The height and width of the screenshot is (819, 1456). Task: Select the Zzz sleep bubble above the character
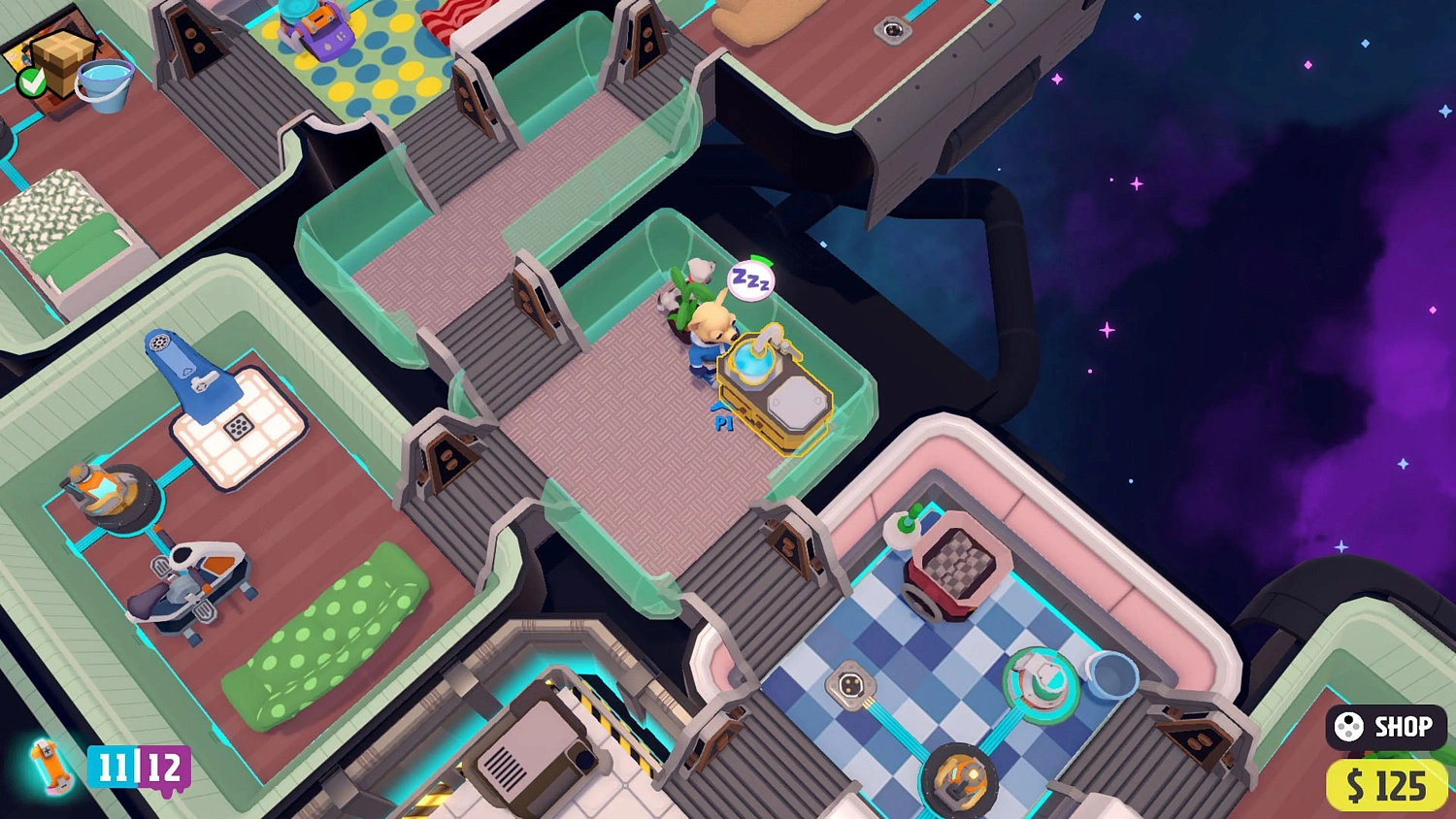click(752, 279)
